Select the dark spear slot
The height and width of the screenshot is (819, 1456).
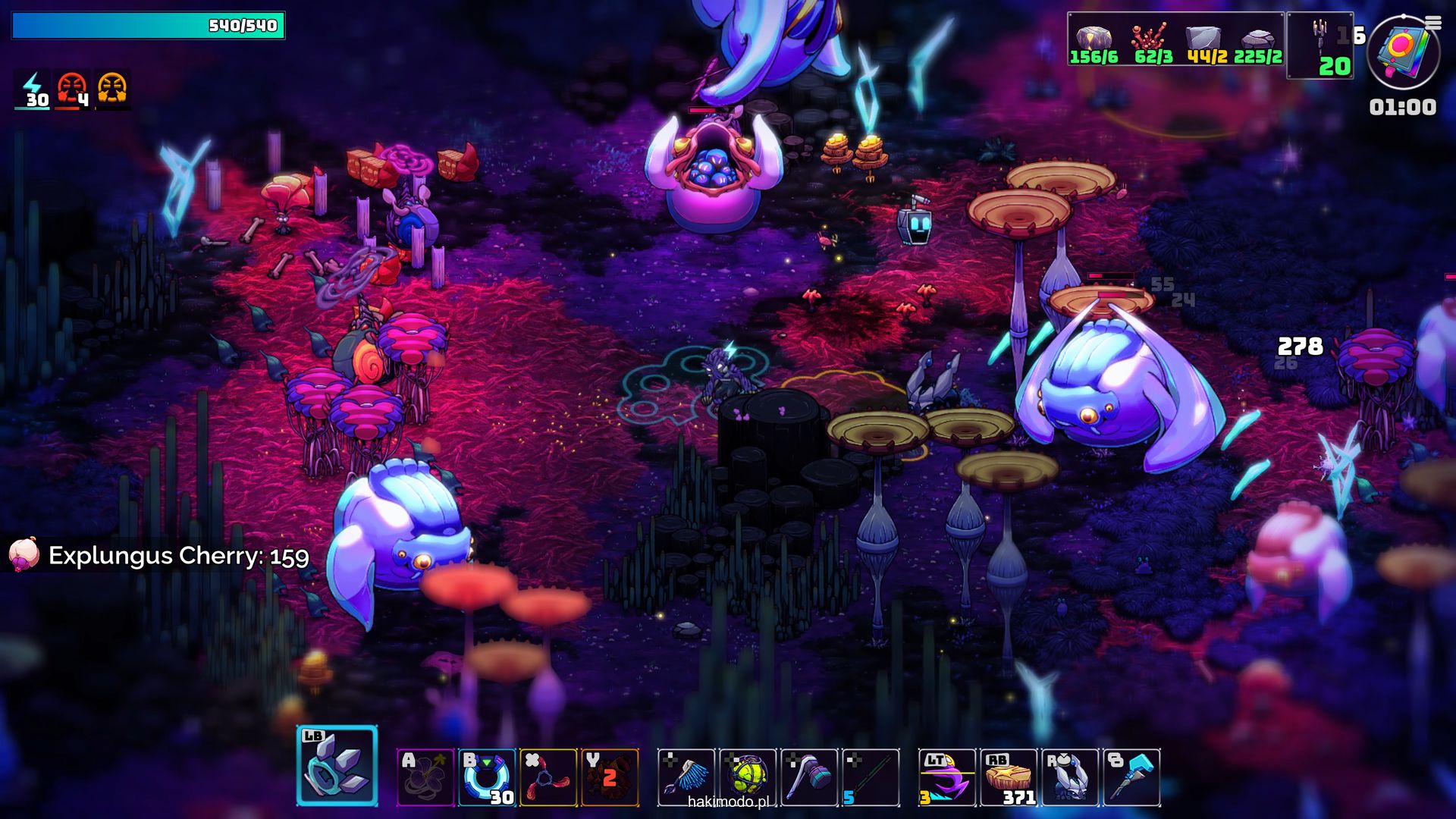coord(871,777)
